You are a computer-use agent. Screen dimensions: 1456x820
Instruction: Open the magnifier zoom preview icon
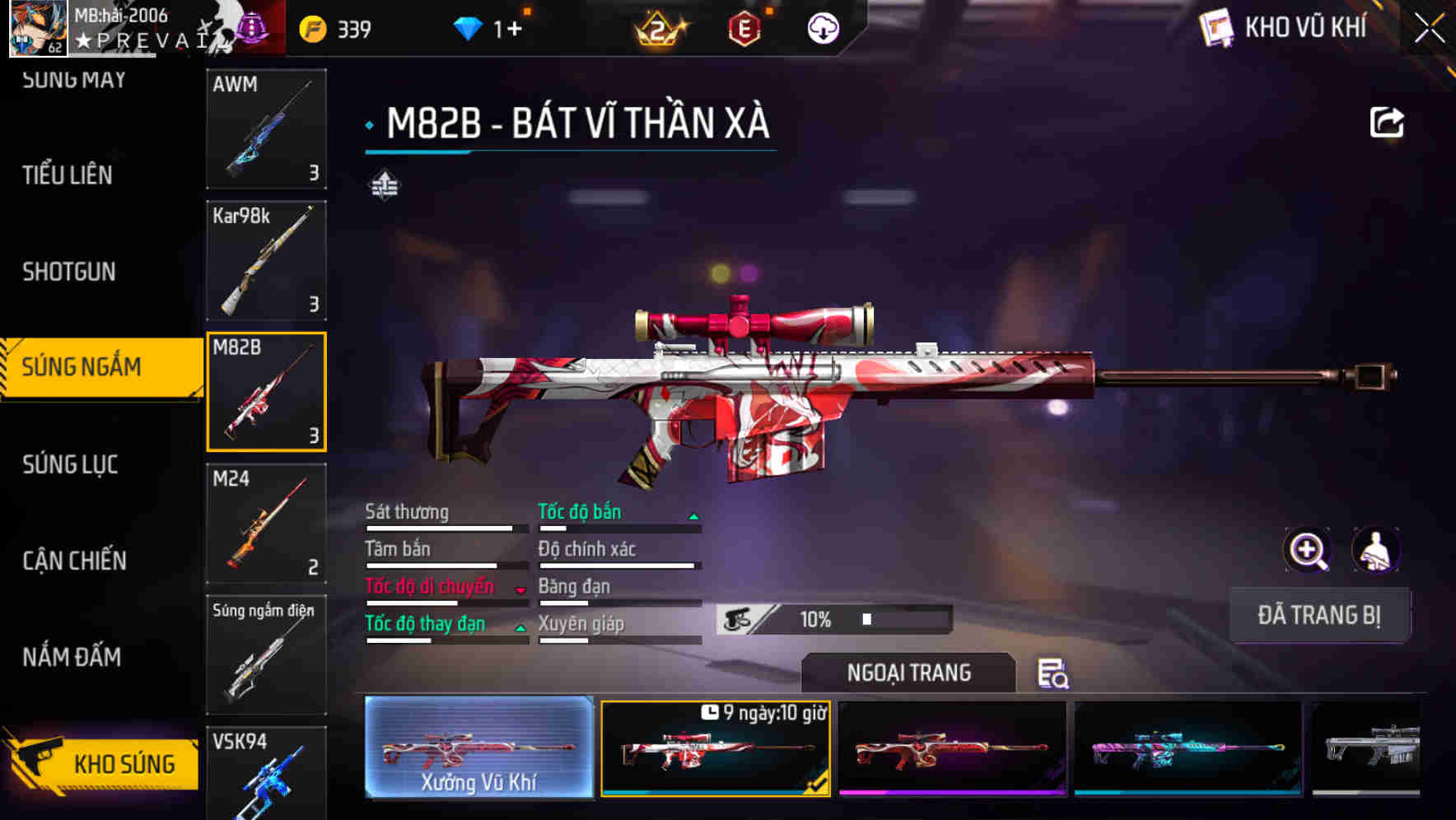tap(1306, 550)
